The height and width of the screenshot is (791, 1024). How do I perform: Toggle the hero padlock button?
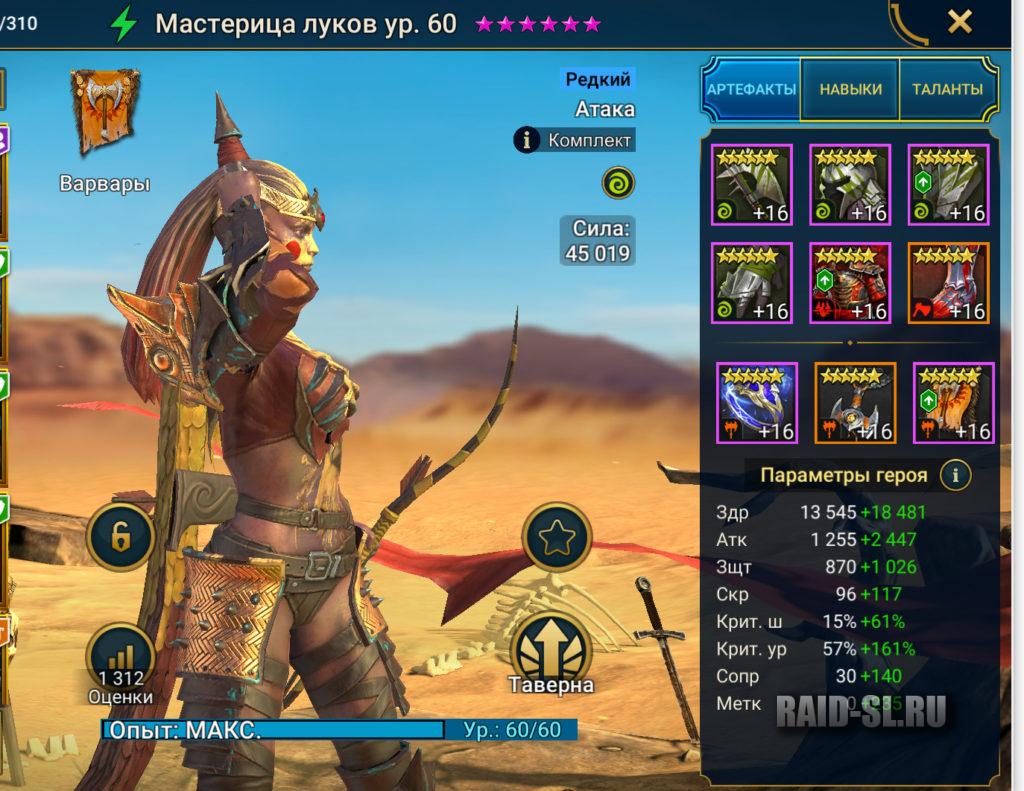[x=120, y=537]
